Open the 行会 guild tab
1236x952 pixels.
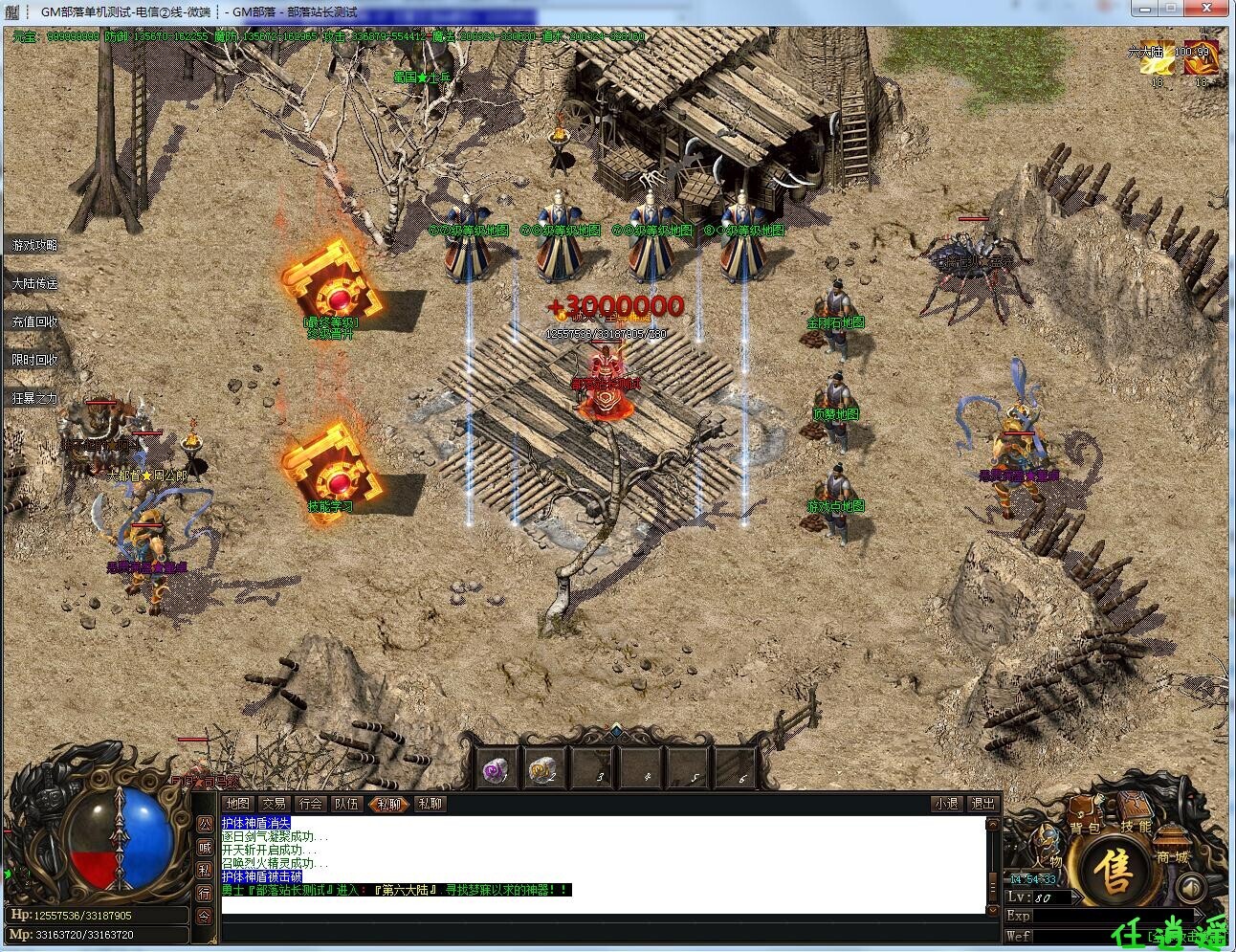pos(310,804)
